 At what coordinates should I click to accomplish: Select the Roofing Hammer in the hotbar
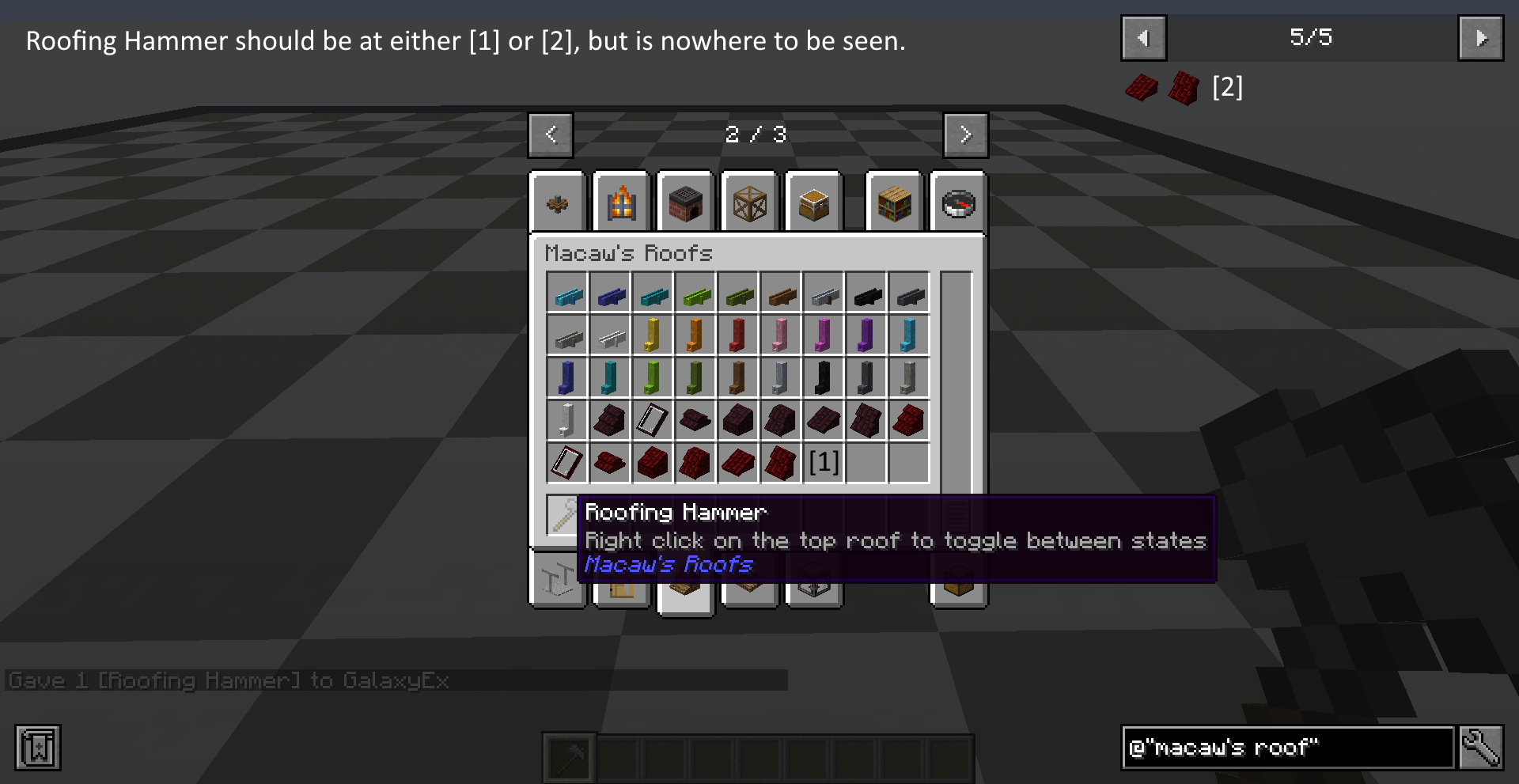click(x=568, y=756)
